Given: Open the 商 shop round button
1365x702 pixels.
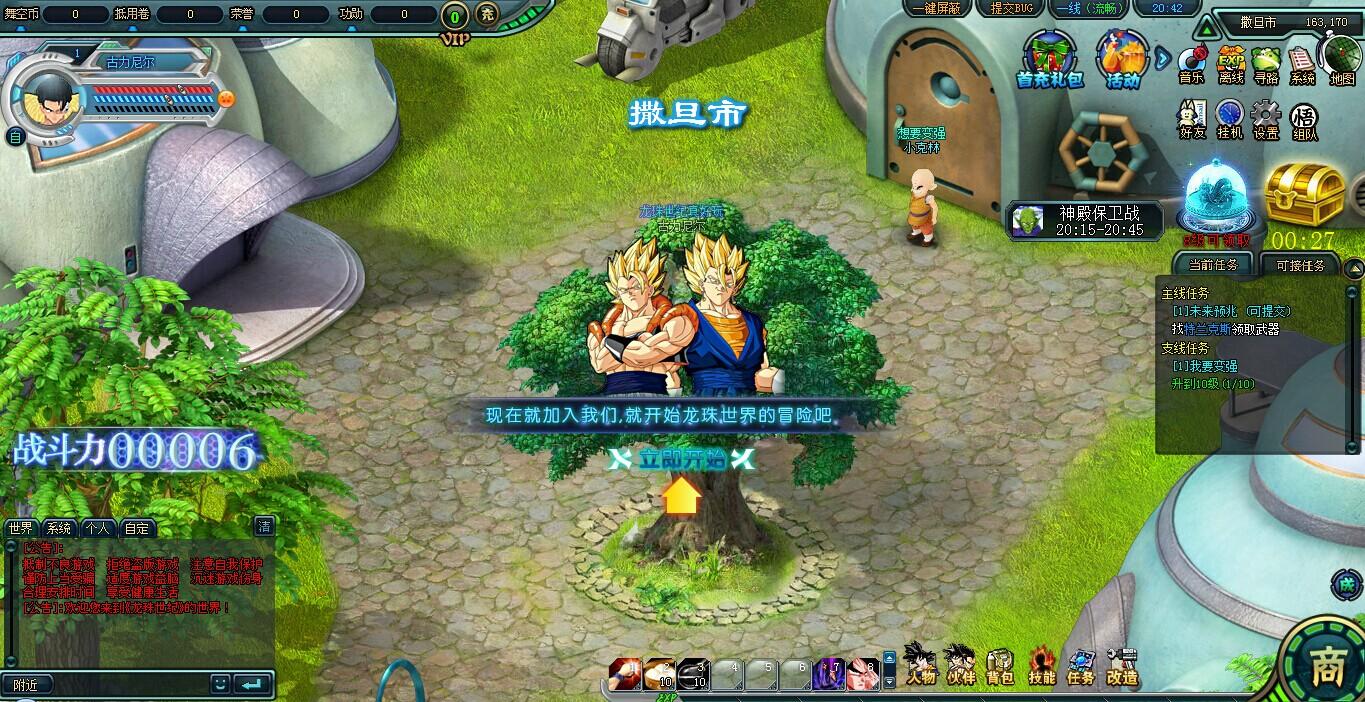Looking at the screenshot, I should (x=1326, y=664).
